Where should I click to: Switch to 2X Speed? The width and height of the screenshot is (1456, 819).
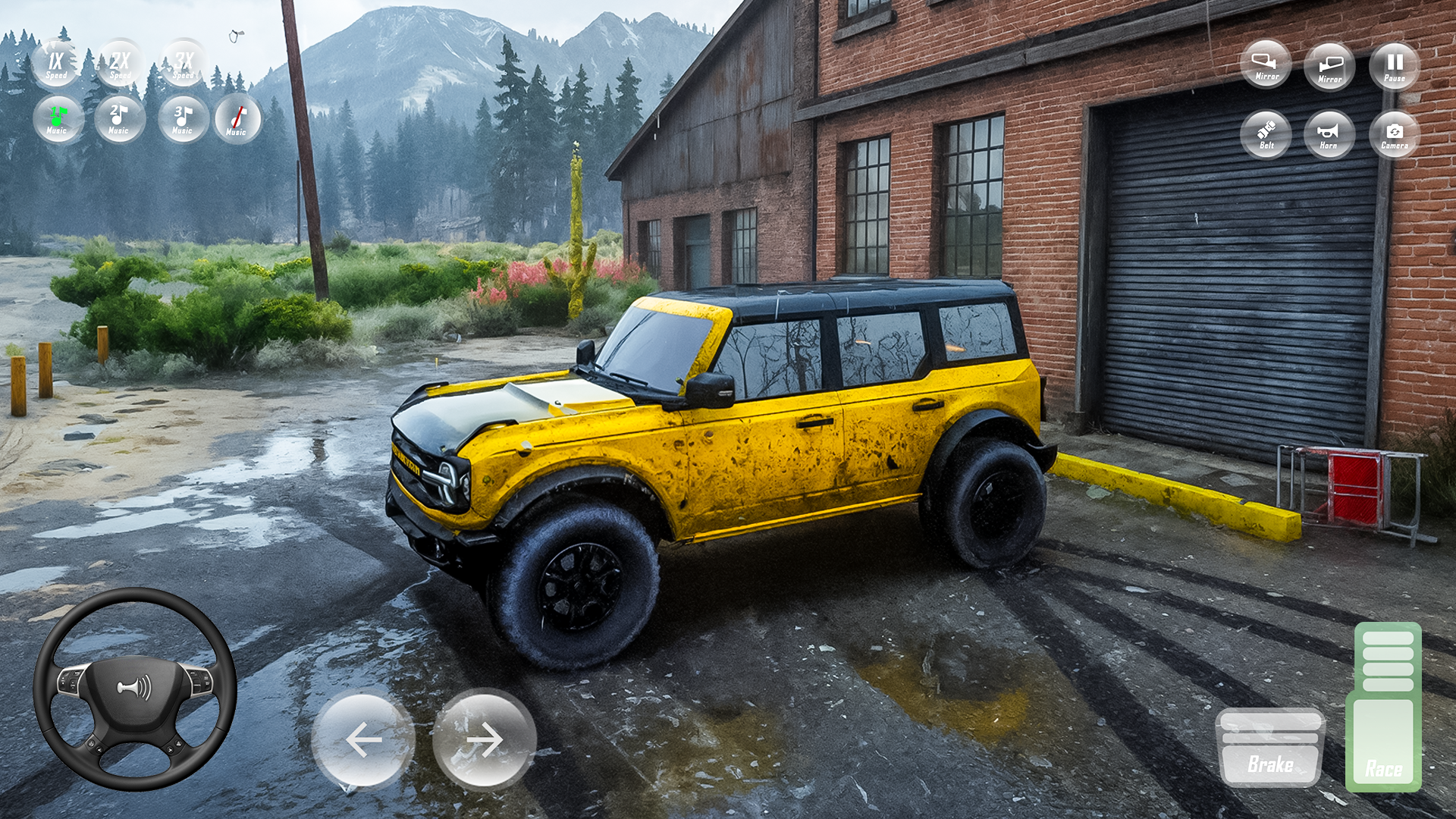pos(120,64)
